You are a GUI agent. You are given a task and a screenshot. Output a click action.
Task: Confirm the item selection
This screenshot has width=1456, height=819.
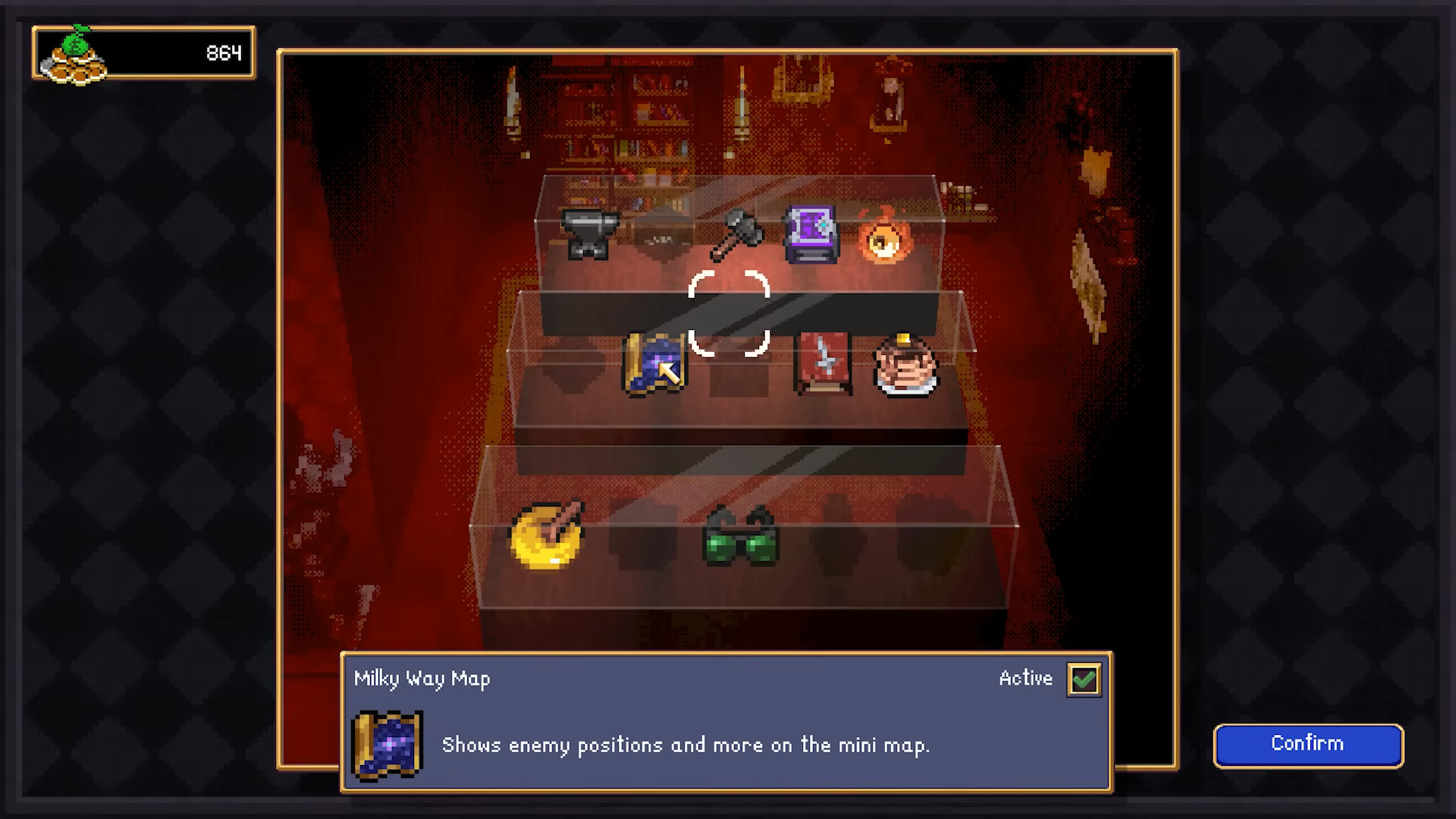(x=1308, y=745)
